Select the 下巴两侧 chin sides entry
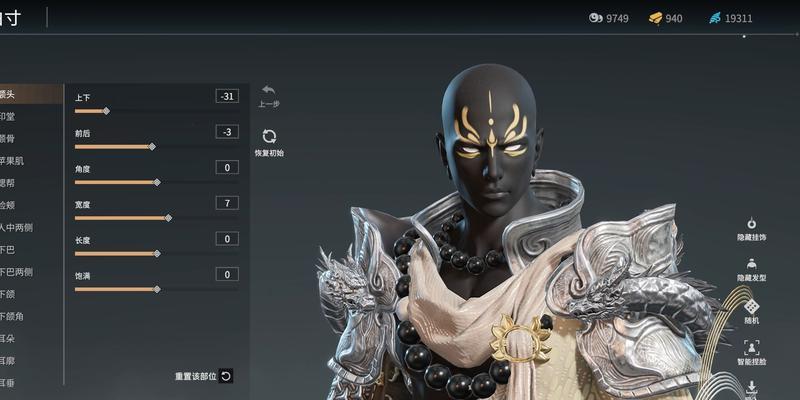Screen dimensions: 800x400 click(16, 271)
